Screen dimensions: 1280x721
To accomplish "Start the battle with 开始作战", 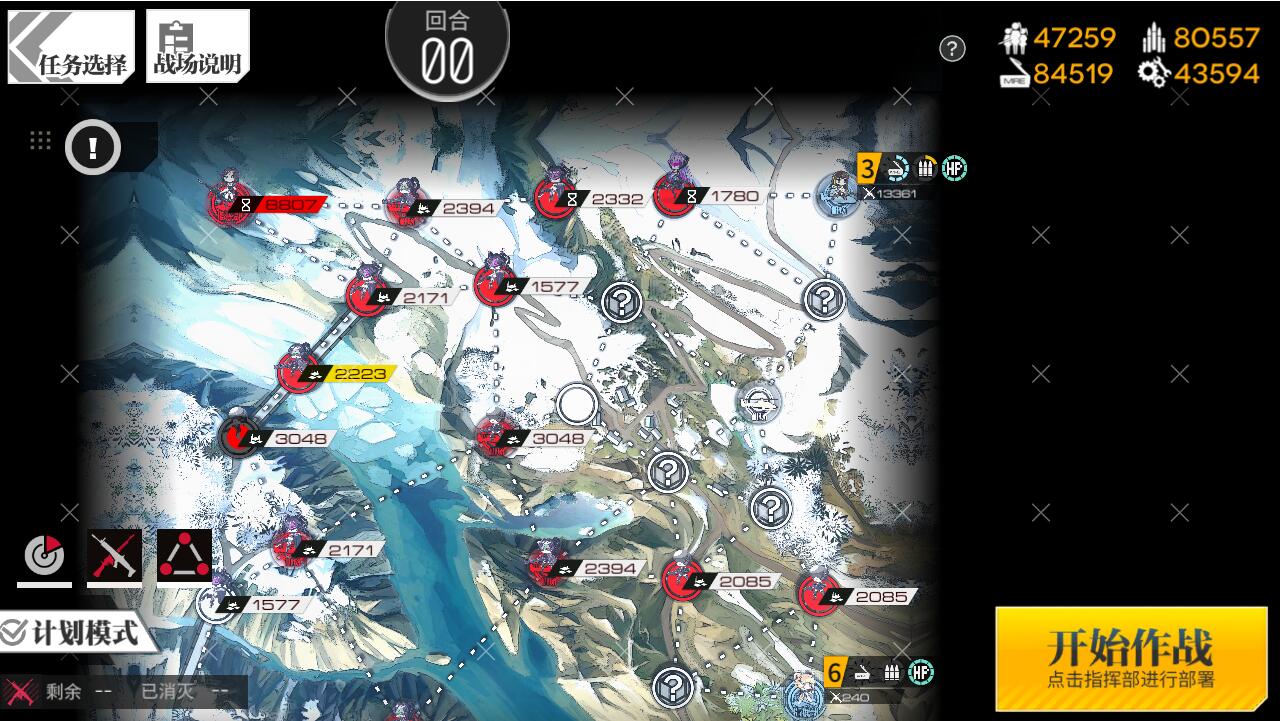I will coord(1130,658).
